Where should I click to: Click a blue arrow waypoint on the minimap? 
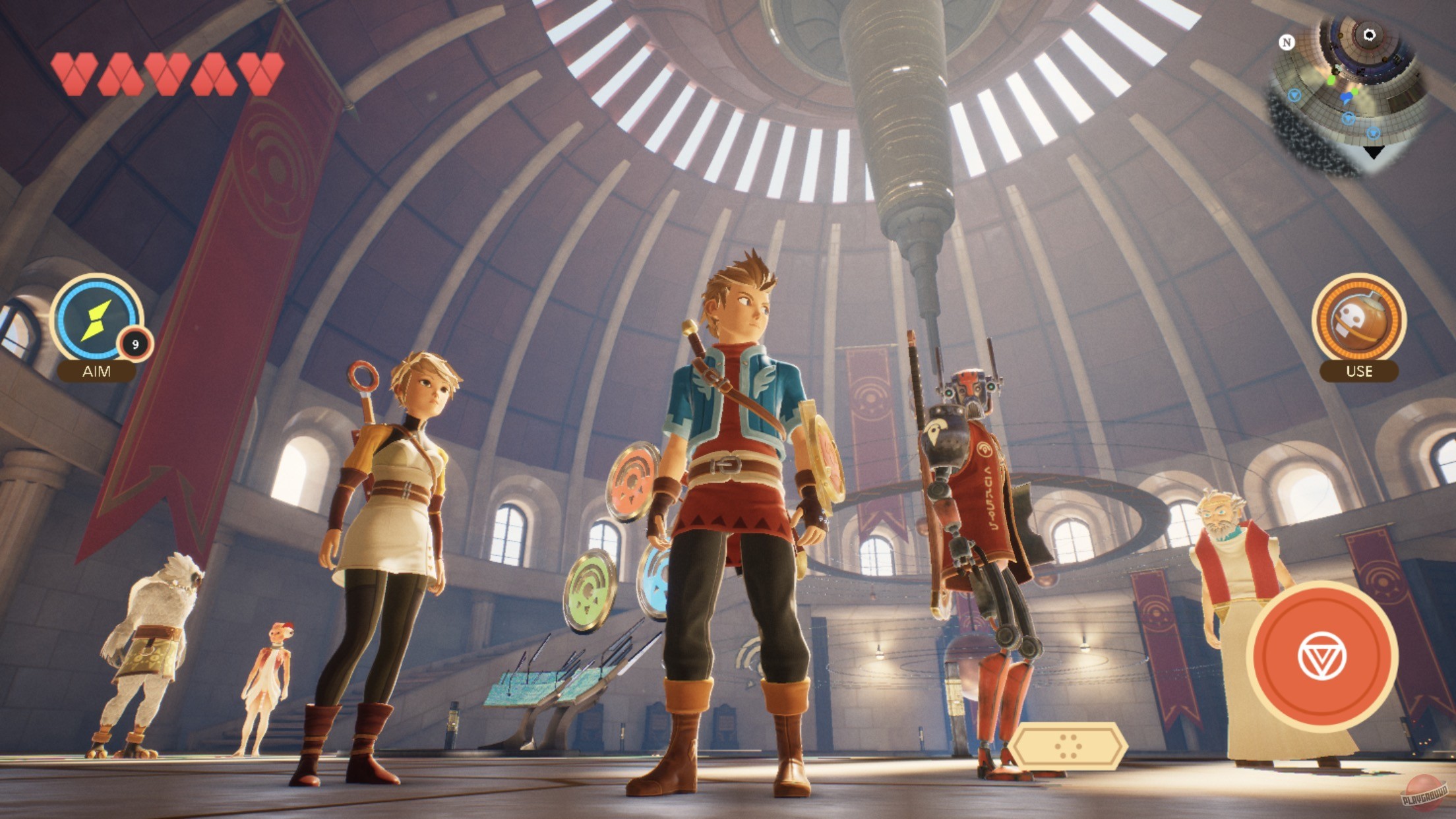1294,95
